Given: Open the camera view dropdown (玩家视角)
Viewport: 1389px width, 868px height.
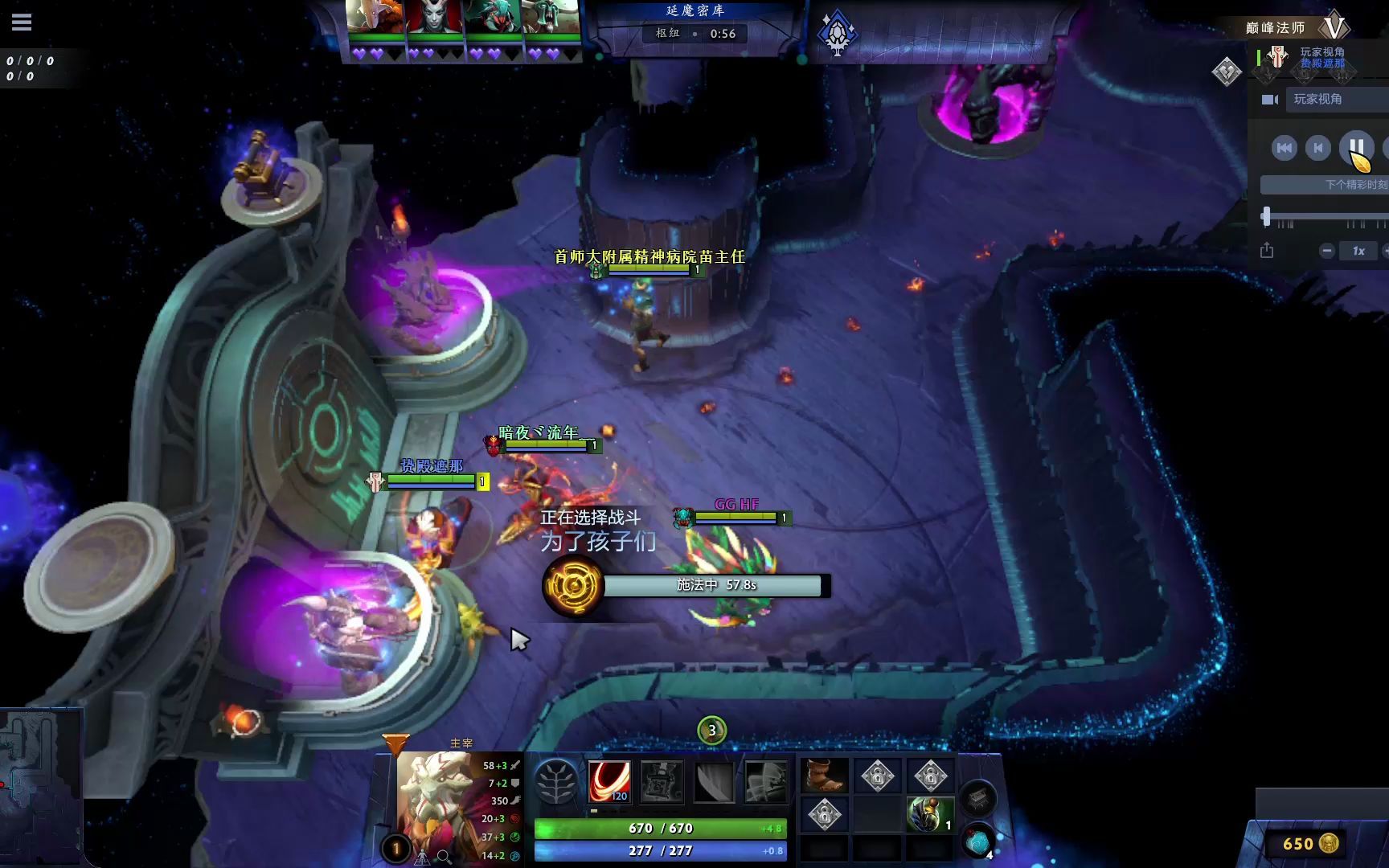Looking at the screenshot, I should (x=1334, y=100).
